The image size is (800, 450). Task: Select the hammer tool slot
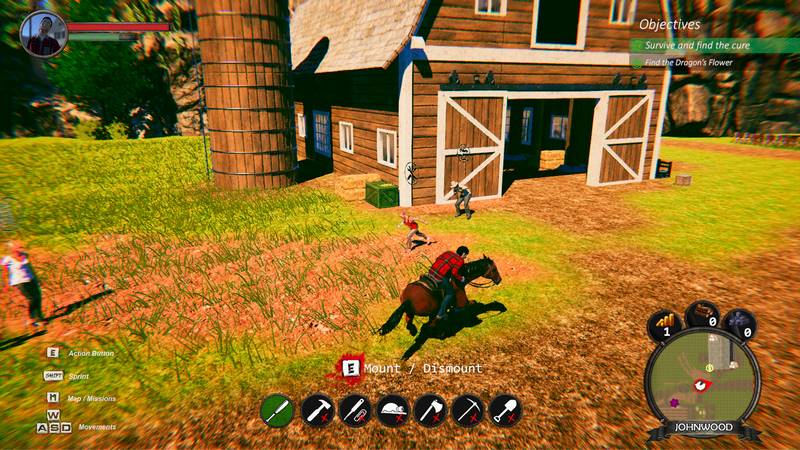coord(316,409)
